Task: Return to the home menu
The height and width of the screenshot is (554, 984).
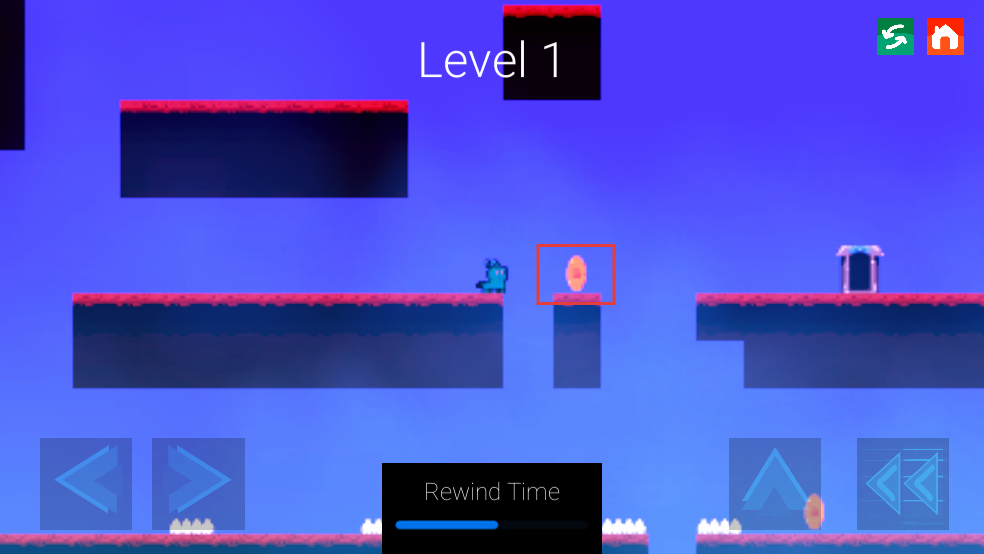Action: pyautogui.click(x=945, y=37)
